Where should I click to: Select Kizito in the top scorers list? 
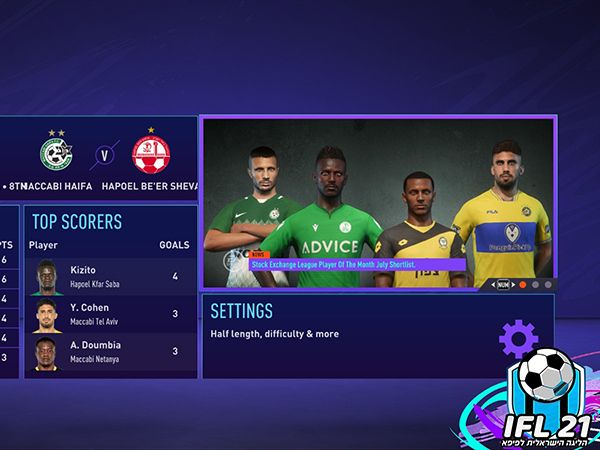(x=110, y=276)
